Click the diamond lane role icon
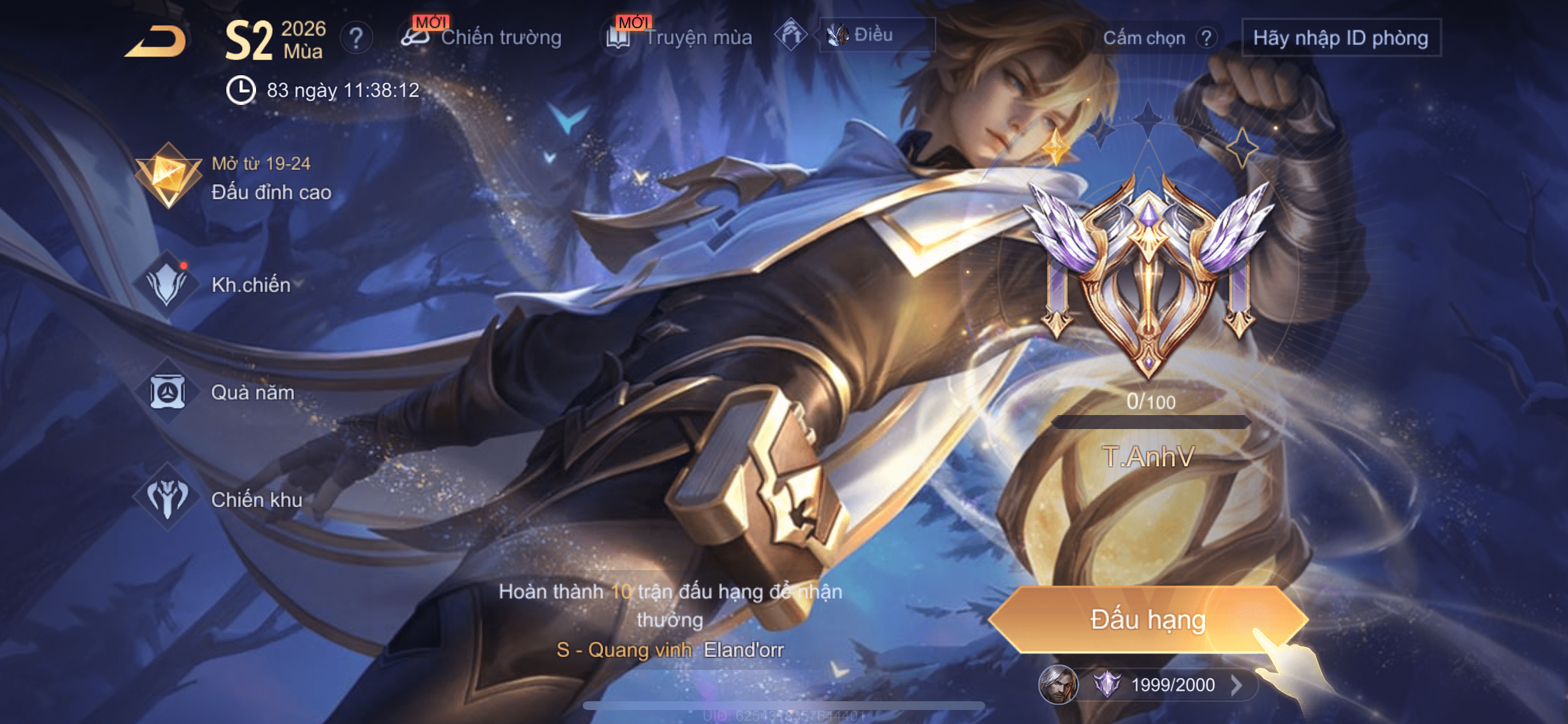This screenshot has width=1568, height=724. (x=790, y=34)
